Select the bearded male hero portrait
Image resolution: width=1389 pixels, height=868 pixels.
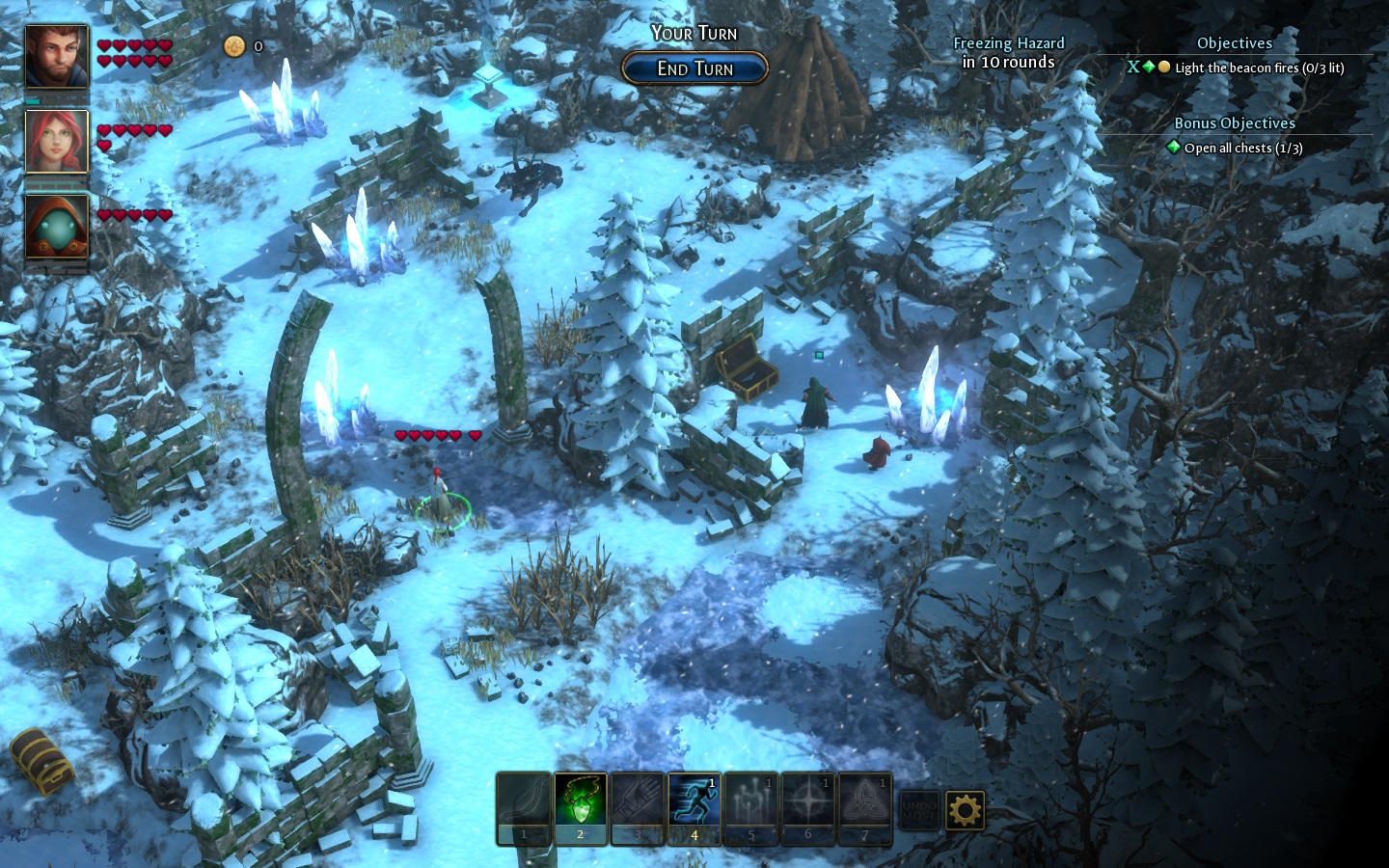[57, 57]
